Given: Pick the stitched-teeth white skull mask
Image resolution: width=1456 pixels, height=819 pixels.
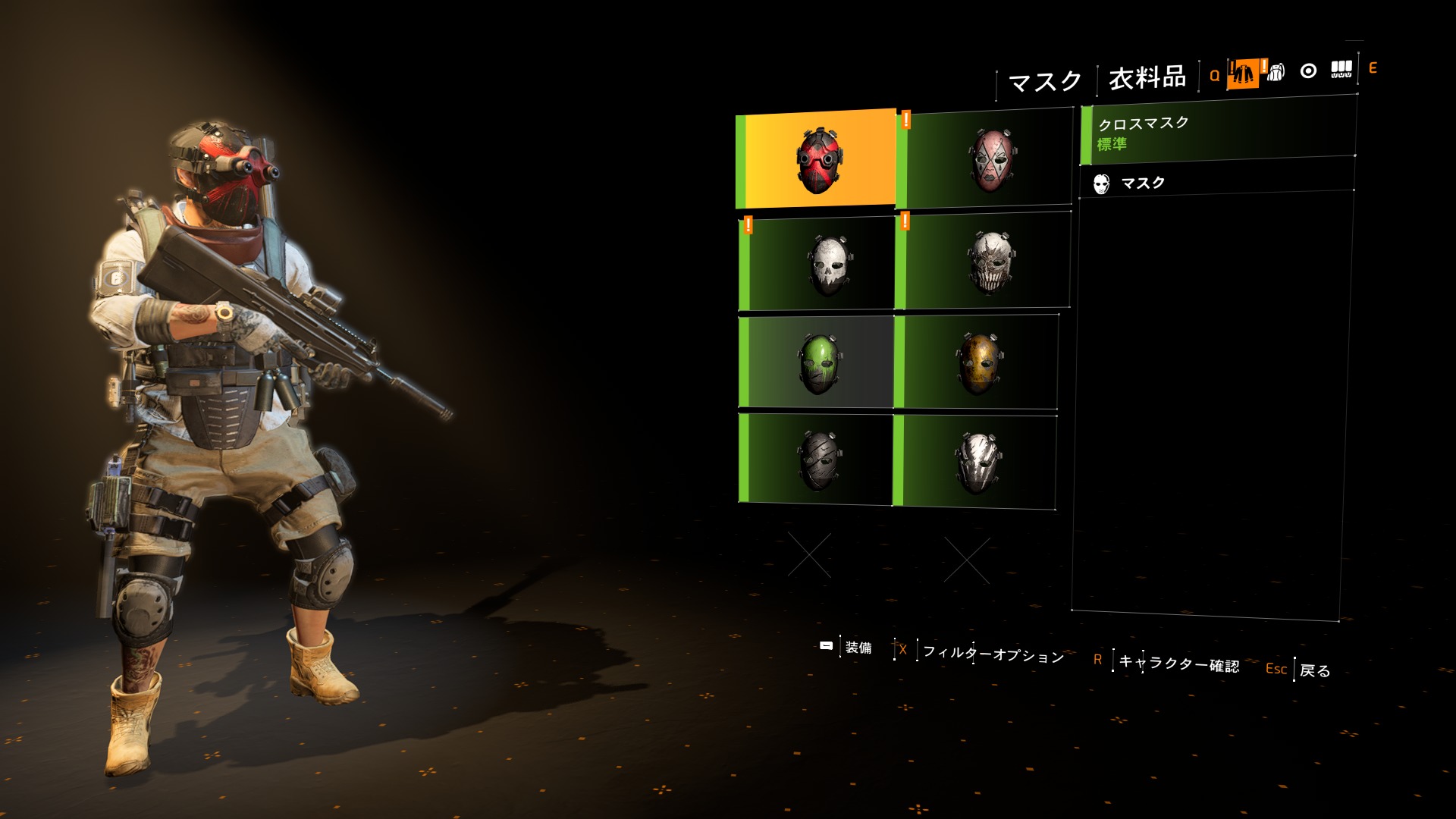Looking at the screenshot, I should click(986, 261).
